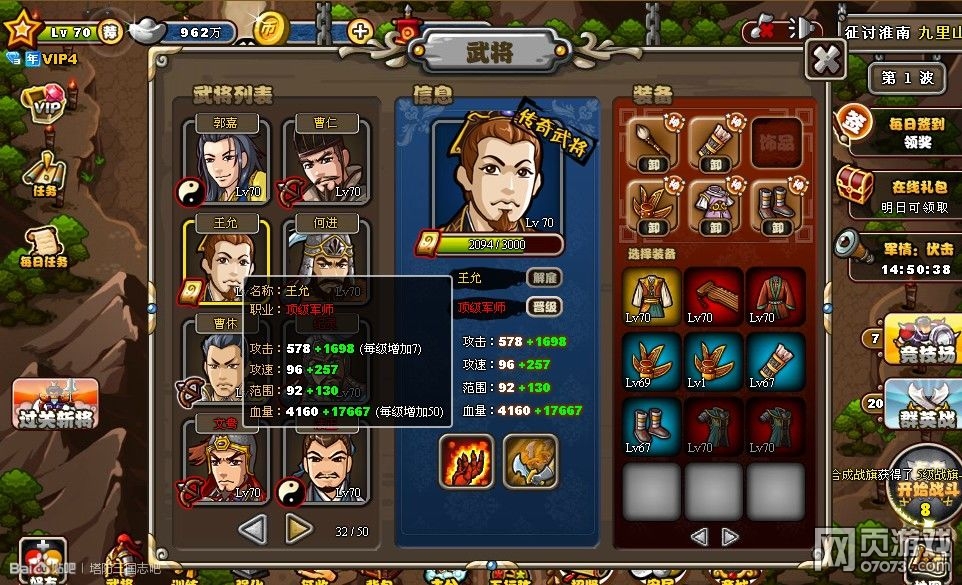Screen dimensions: 962x585
Task: Go to the previous page of generals
Action: click(x=252, y=527)
